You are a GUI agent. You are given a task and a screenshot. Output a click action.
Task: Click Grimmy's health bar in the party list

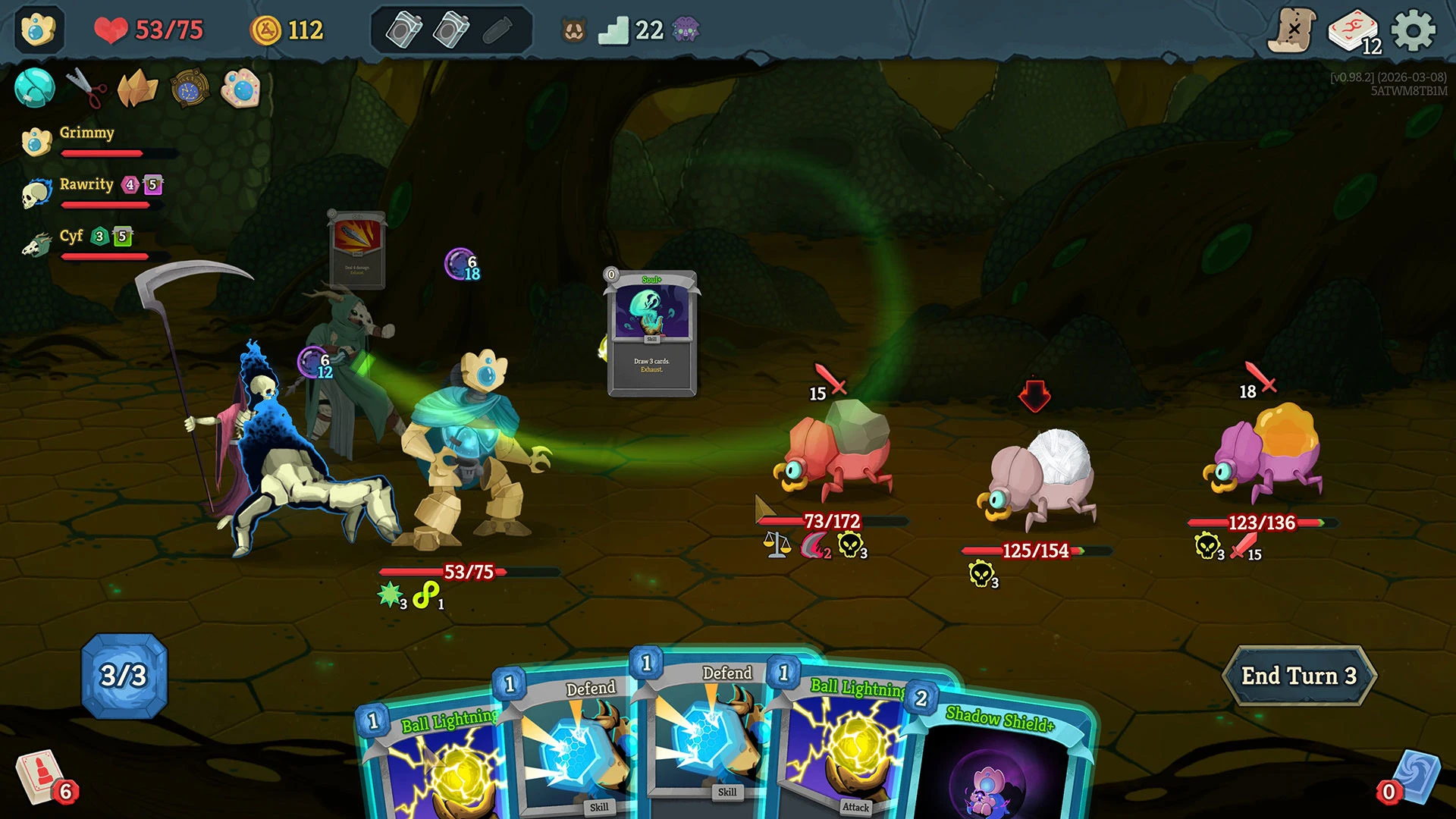click(106, 153)
